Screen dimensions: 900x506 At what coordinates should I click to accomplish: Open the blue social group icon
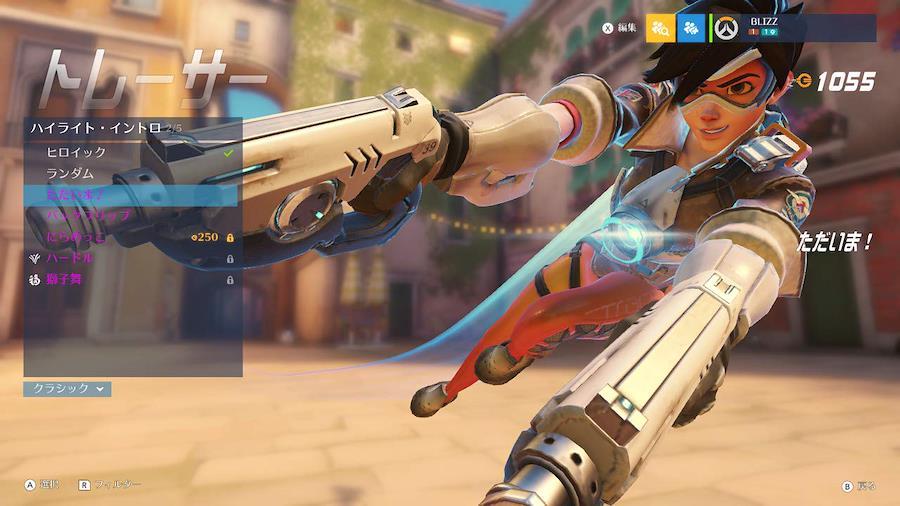click(691, 28)
